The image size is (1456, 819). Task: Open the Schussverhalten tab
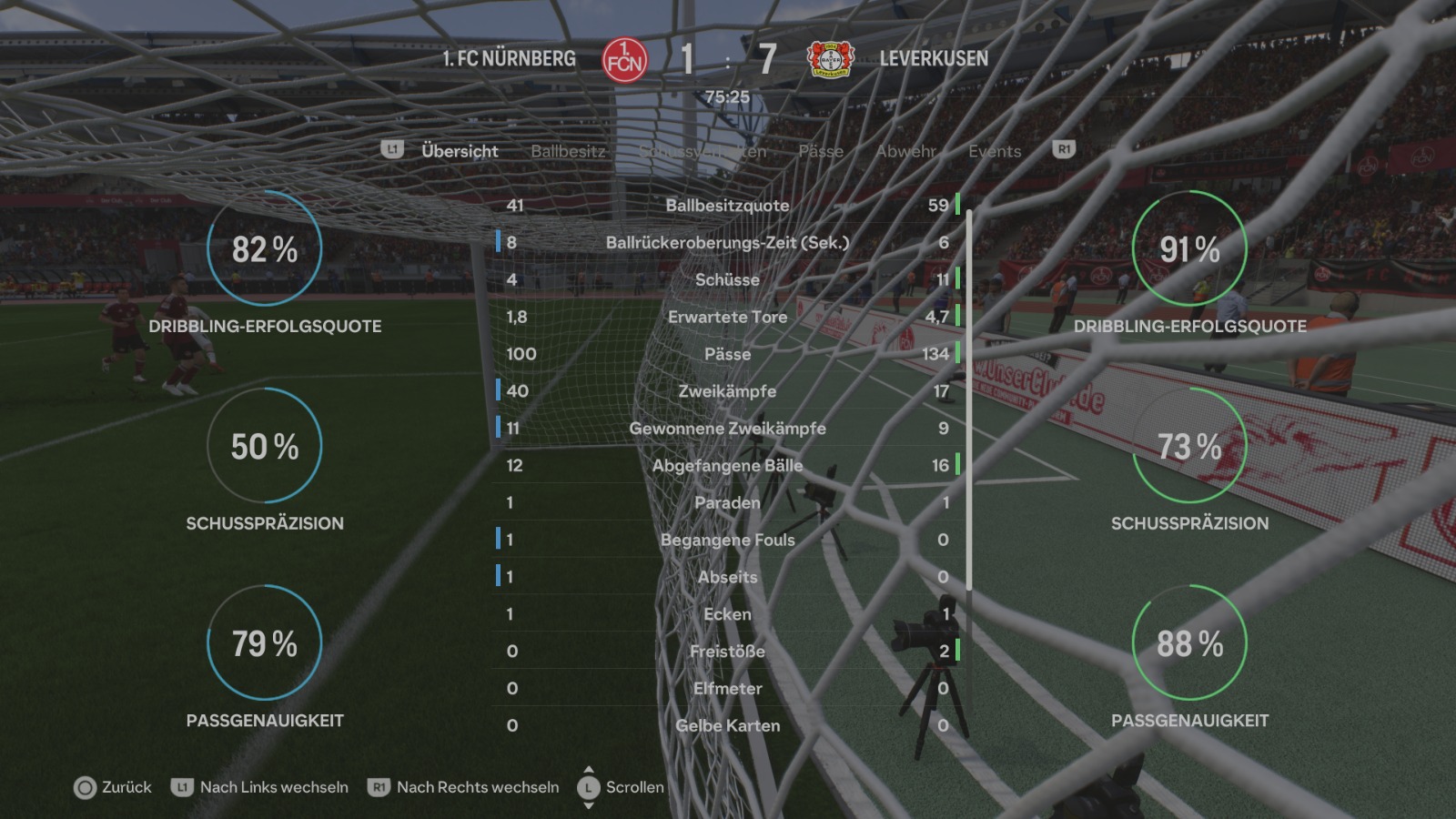click(x=703, y=151)
